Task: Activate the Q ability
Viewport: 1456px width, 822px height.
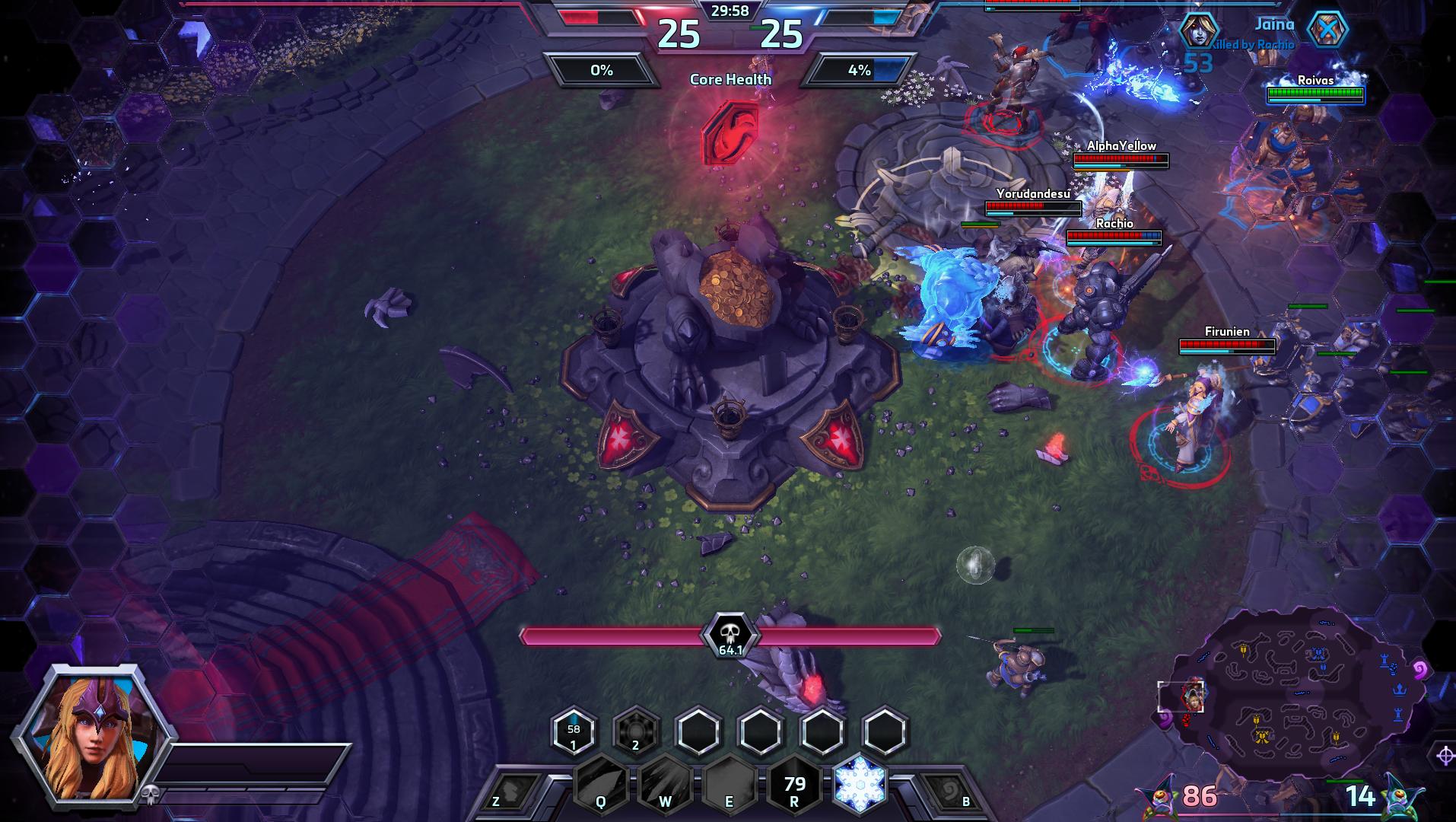Action: [x=601, y=785]
